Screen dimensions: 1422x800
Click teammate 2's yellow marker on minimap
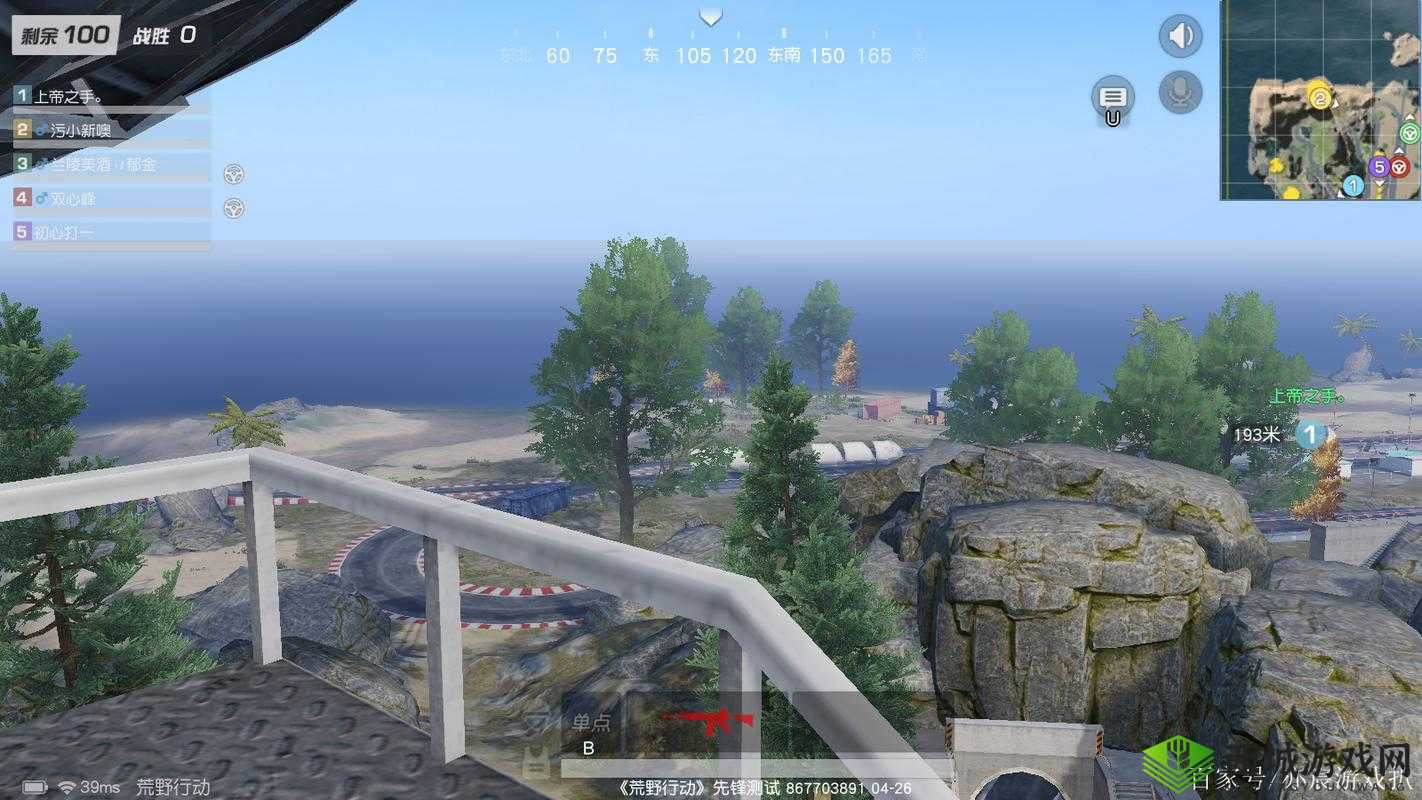click(1320, 97)
